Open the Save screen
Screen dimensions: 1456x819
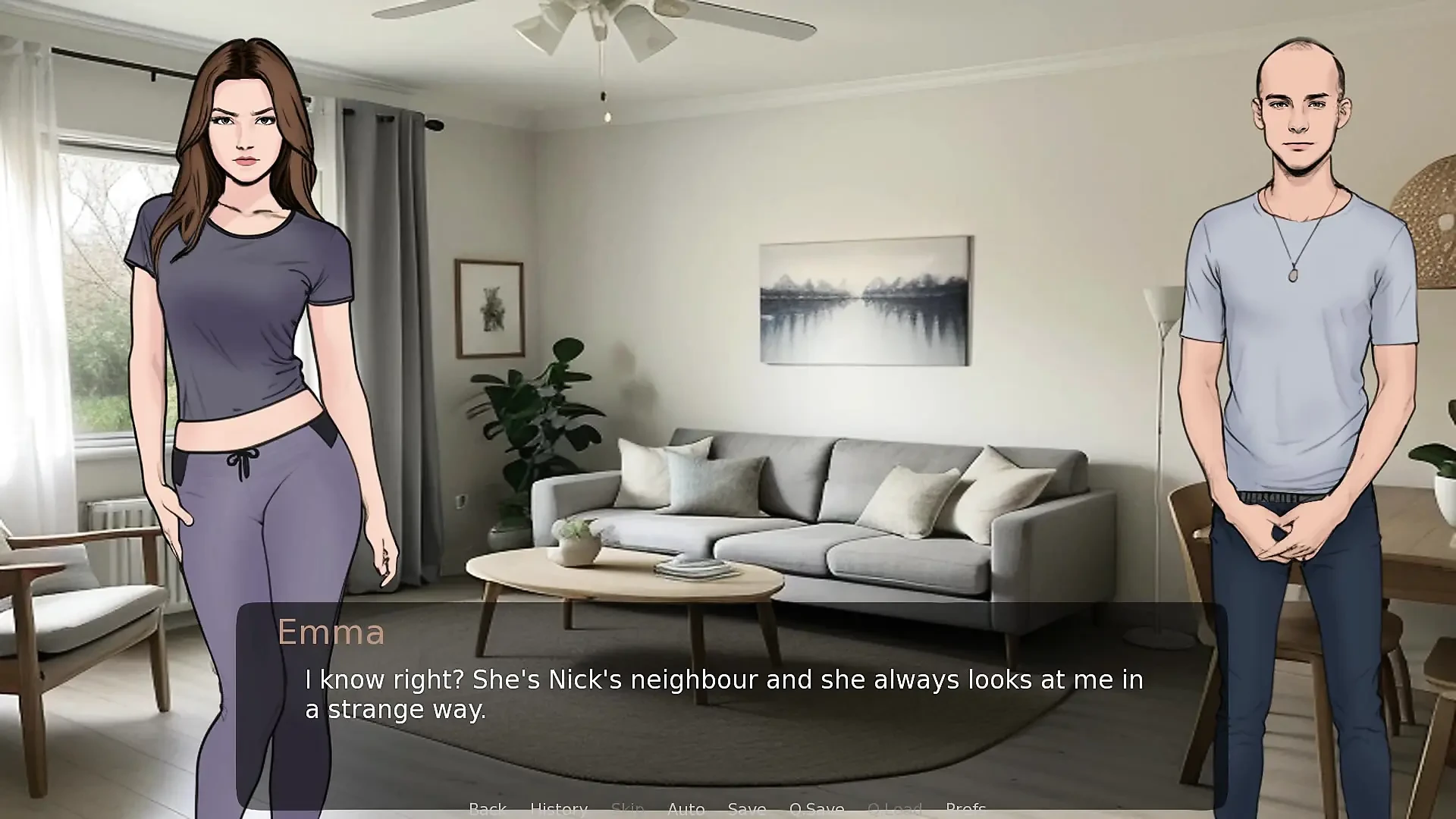747,808
